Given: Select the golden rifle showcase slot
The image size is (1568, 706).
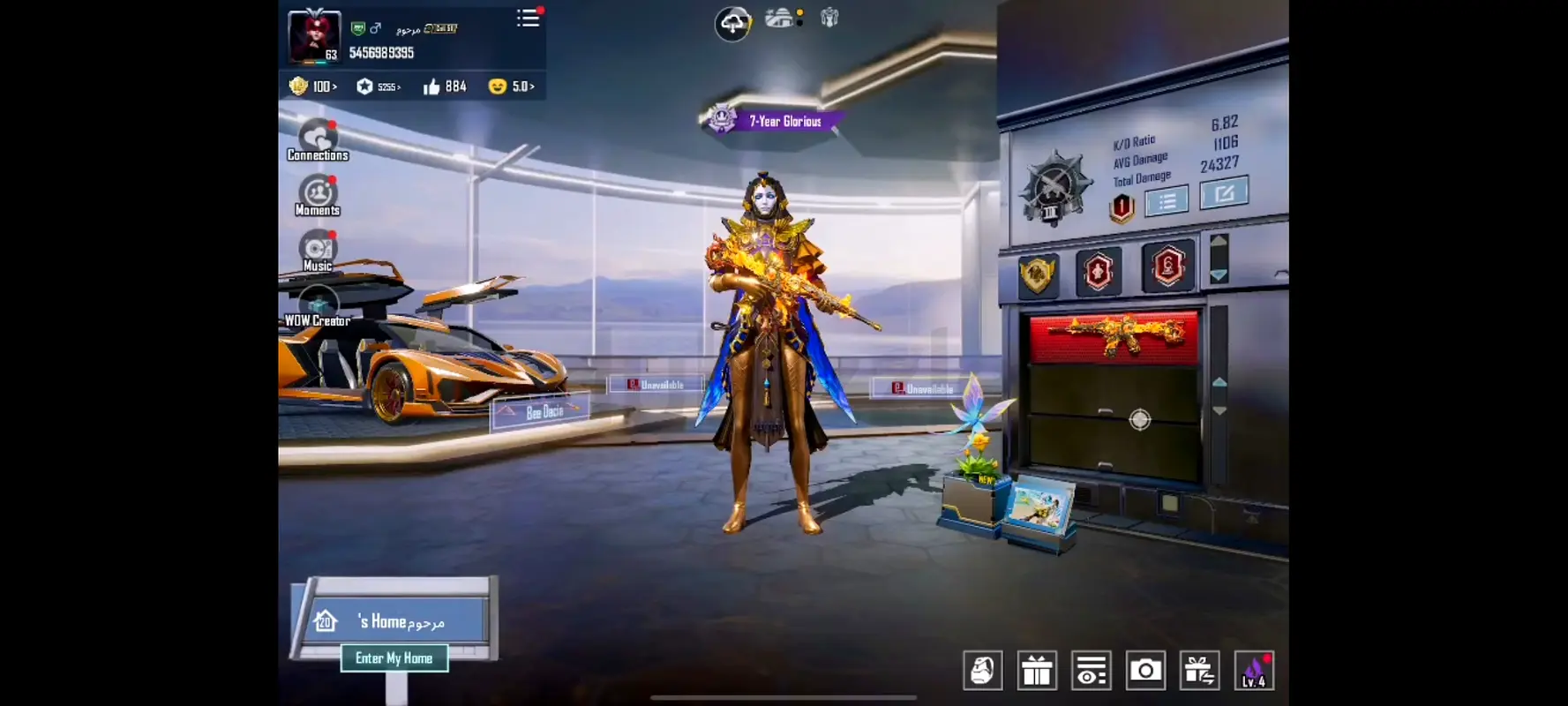Looking at the screenshot, I should 1114,336.
